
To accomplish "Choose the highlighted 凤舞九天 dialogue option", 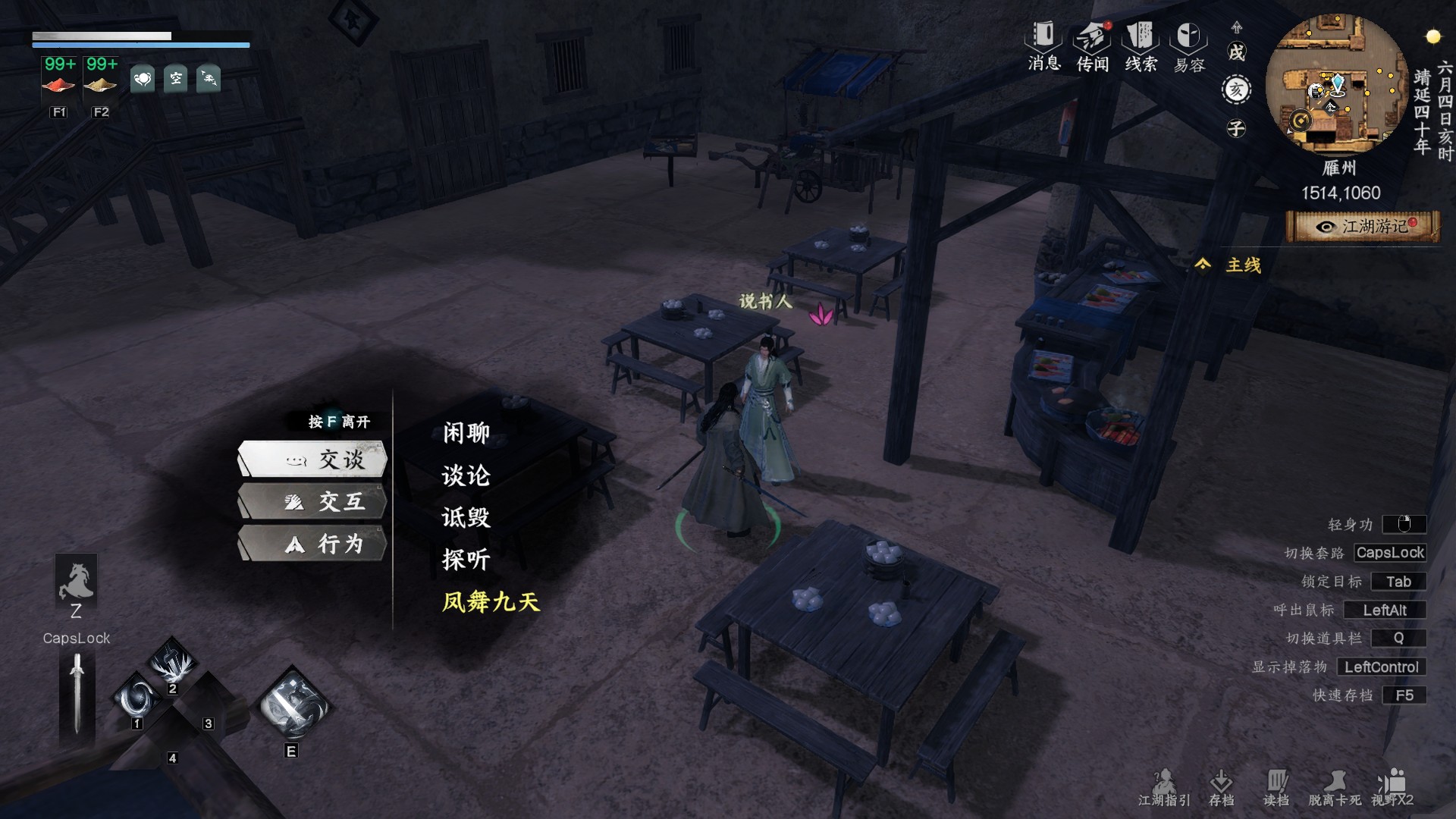I will tap(491, 602).
